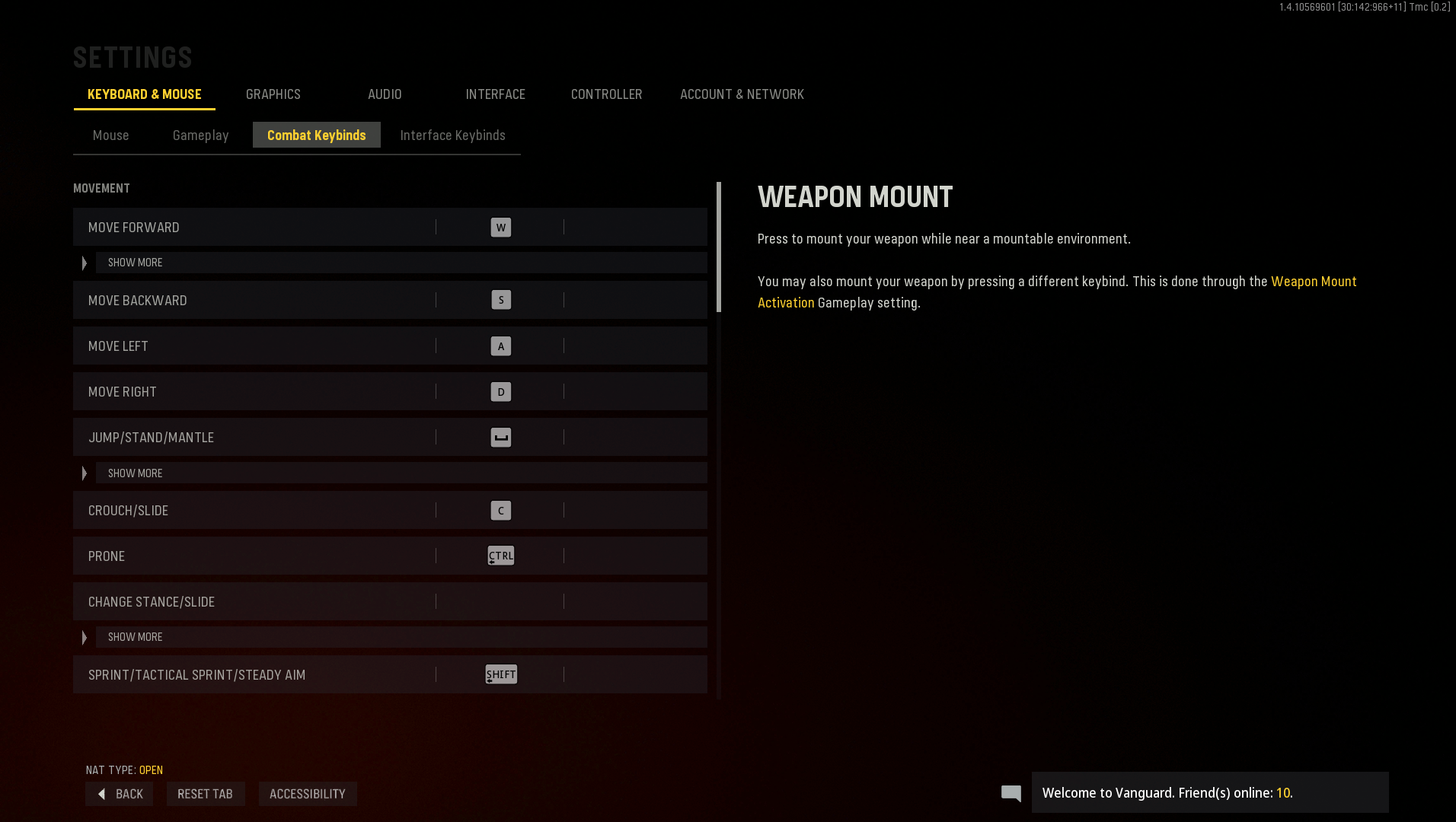Screen dimensions: 1456x822
Task: Click the D keybind for Move Right
Action: (500, 391)
